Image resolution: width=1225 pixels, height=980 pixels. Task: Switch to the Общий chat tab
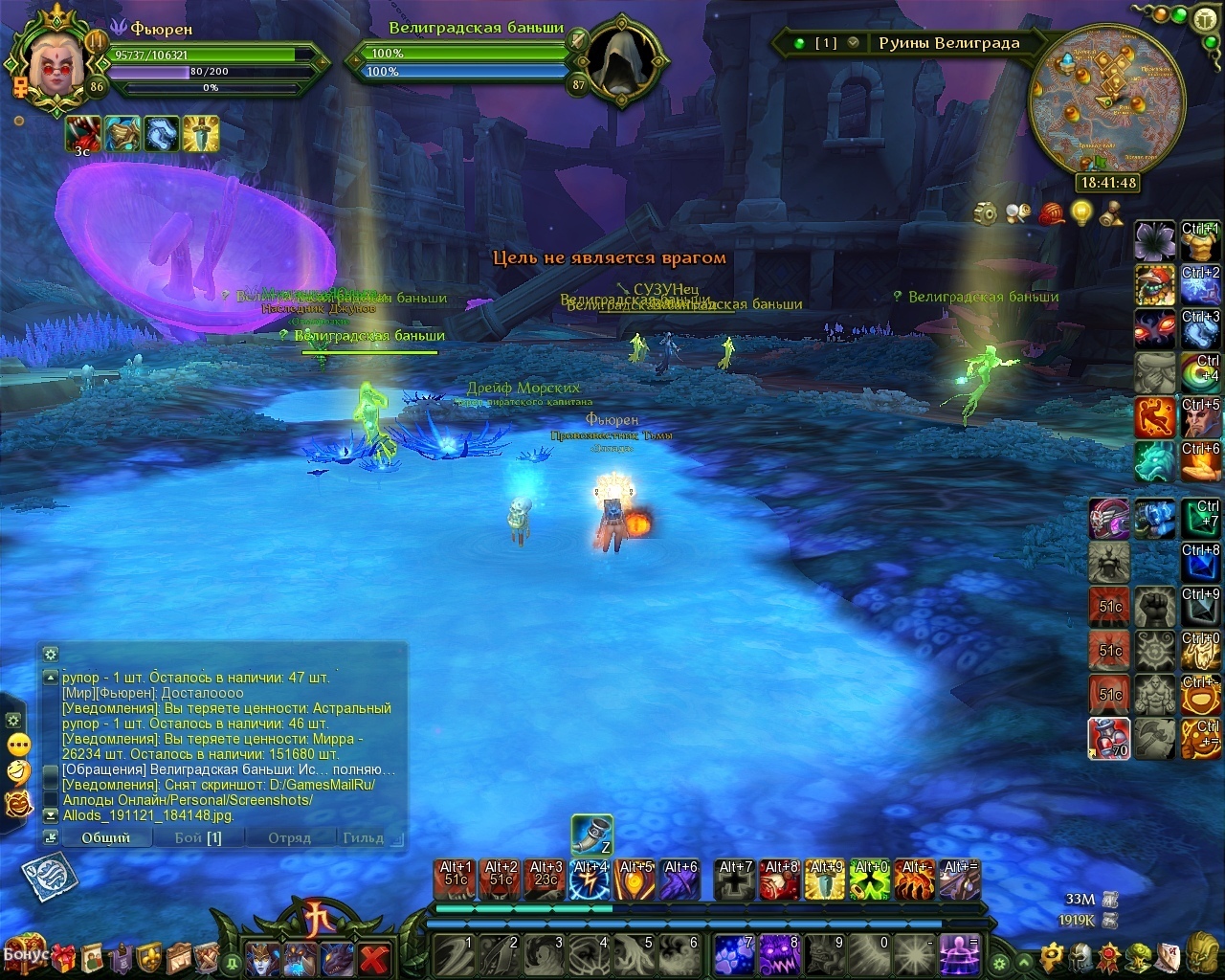point(106,837)
